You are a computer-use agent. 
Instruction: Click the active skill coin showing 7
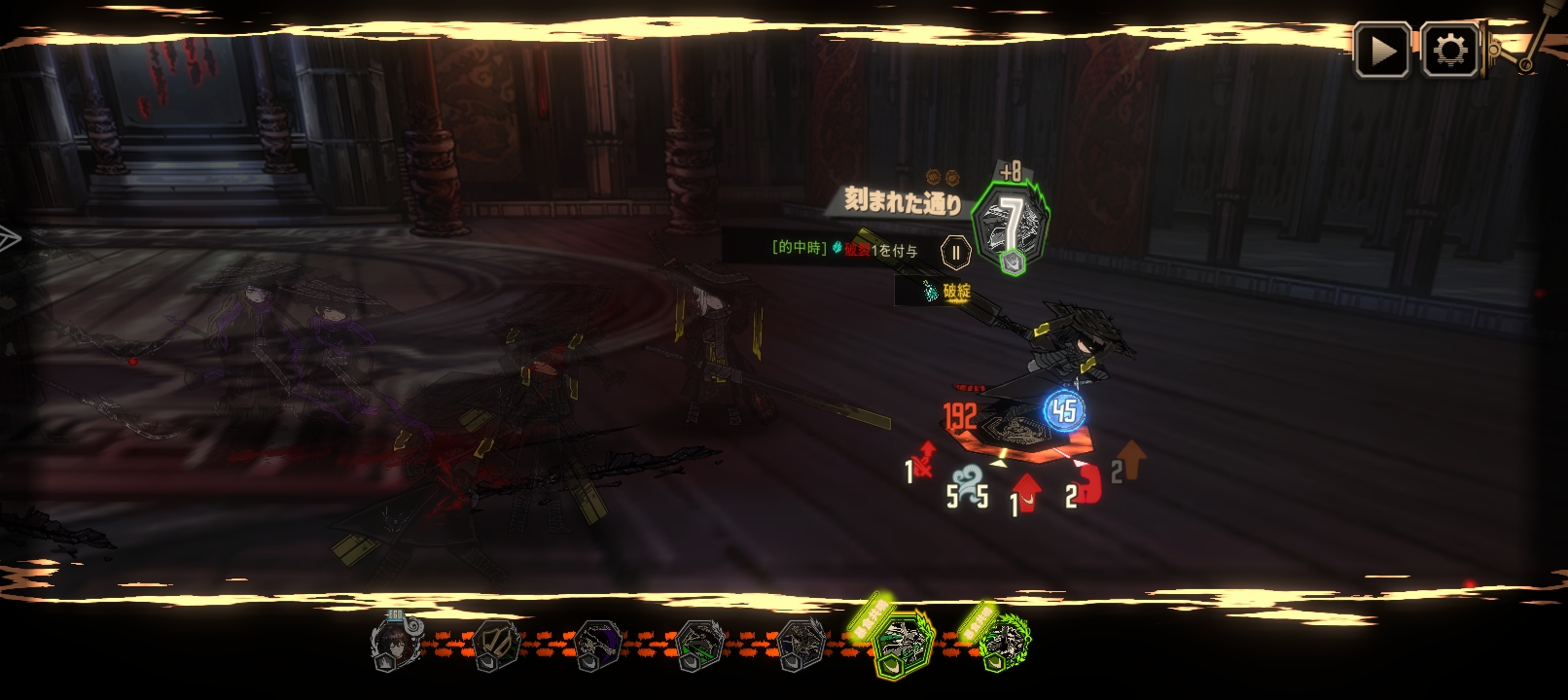point(1012,227)
